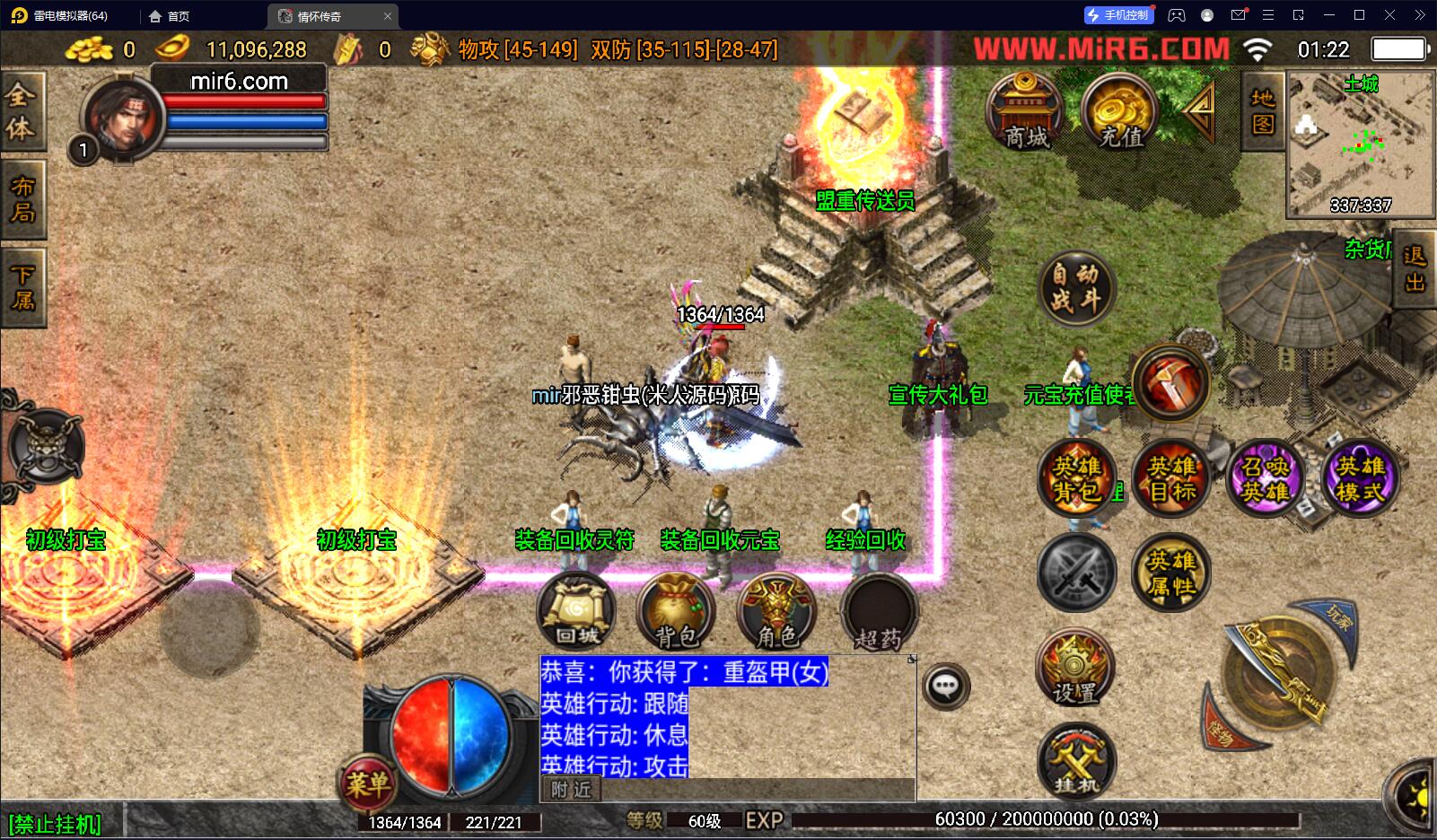This screenshot has width=1437, height=840.
Task: Switch 英雄模式 hero mode
Action: click(x=1360, y=478)
